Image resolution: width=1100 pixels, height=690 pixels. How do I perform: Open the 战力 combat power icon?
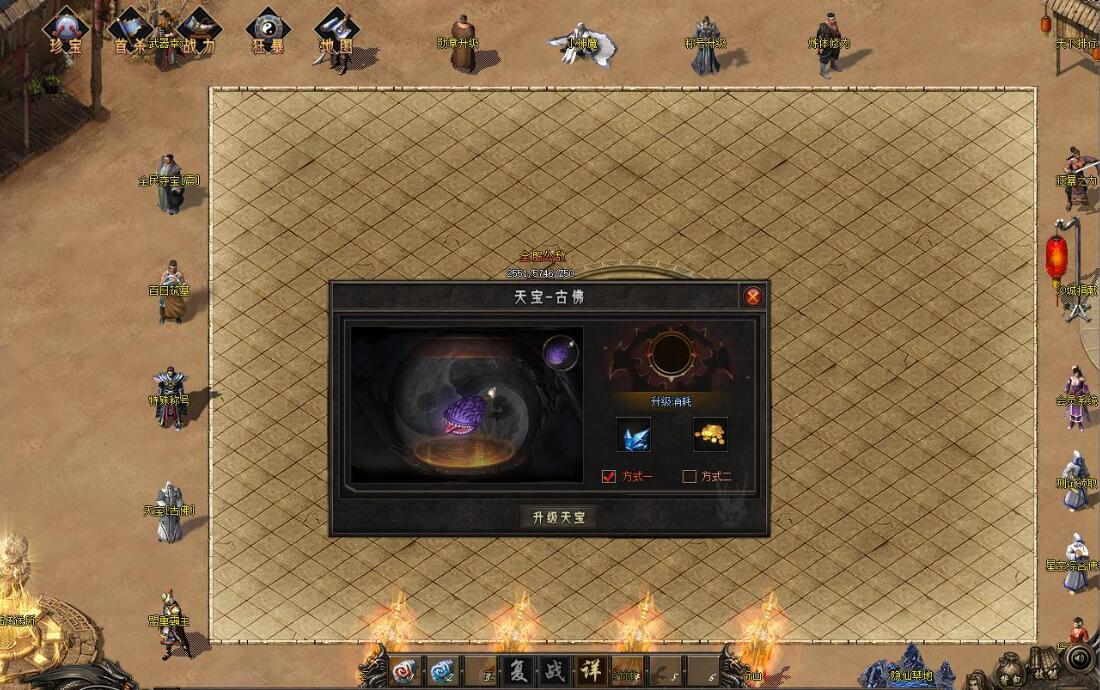pyautogui.click(x=198, y=30)
